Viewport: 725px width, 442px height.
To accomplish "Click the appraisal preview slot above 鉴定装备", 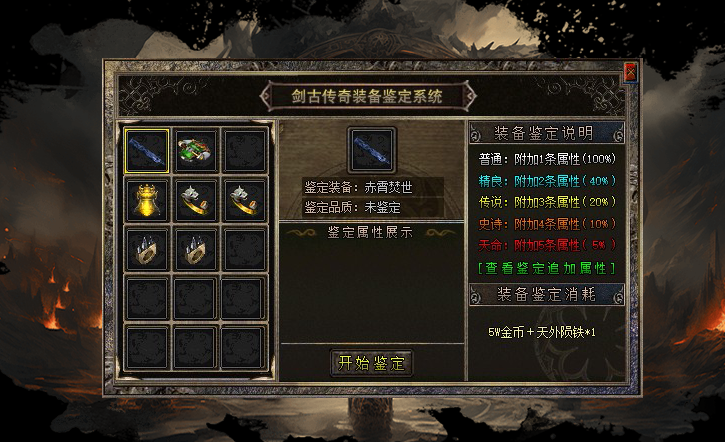I will (372, 150).
